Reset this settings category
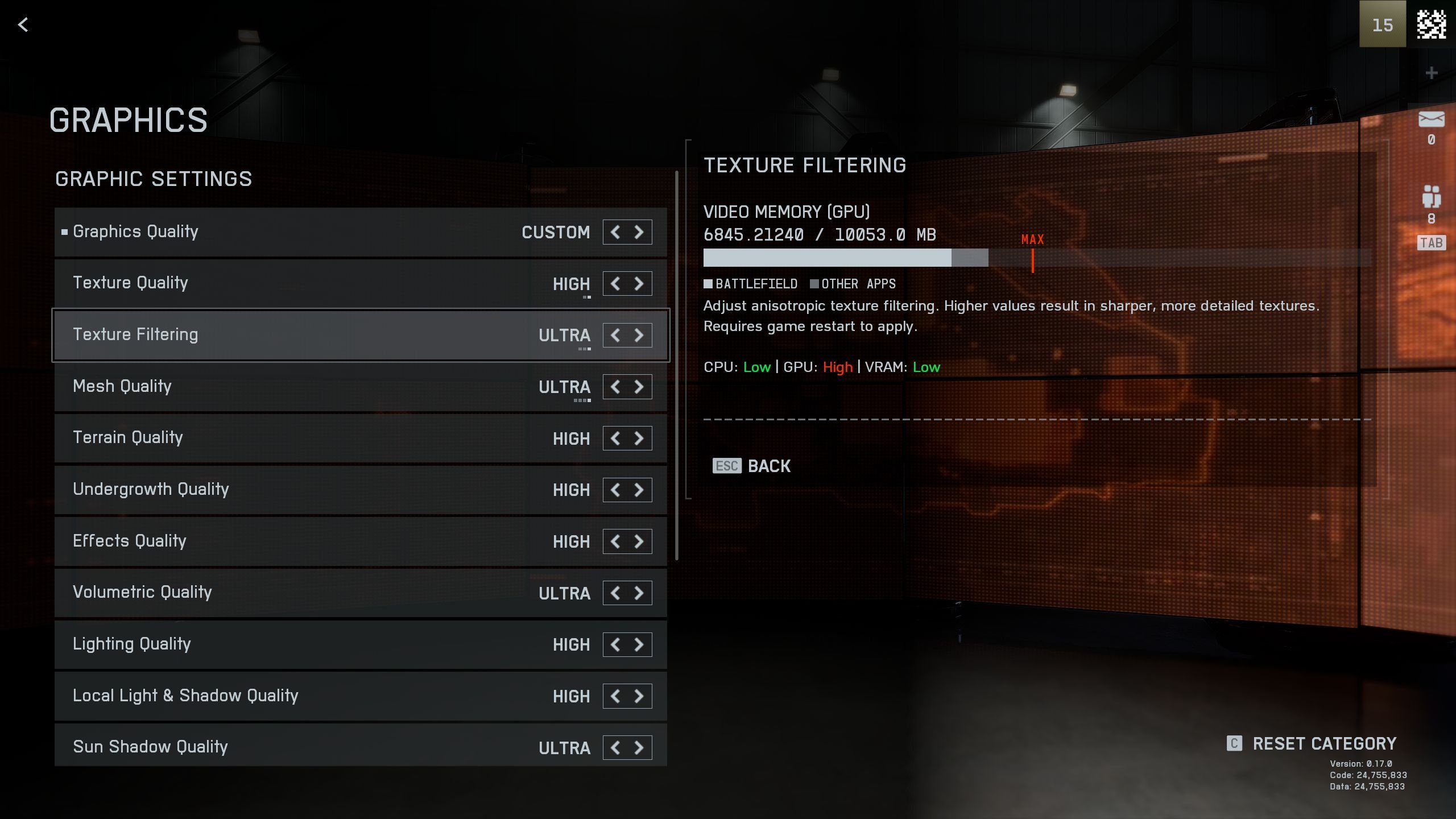This screenshot has height=819, width=1456. [x=1313, y=744]
